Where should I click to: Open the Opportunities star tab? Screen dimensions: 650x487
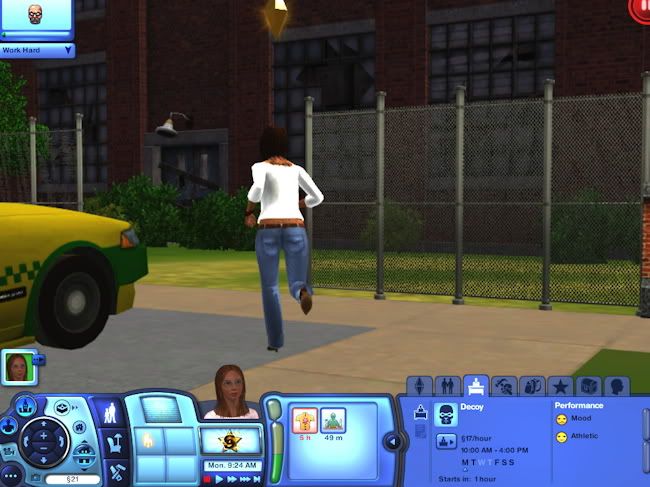tap(562, 385)
